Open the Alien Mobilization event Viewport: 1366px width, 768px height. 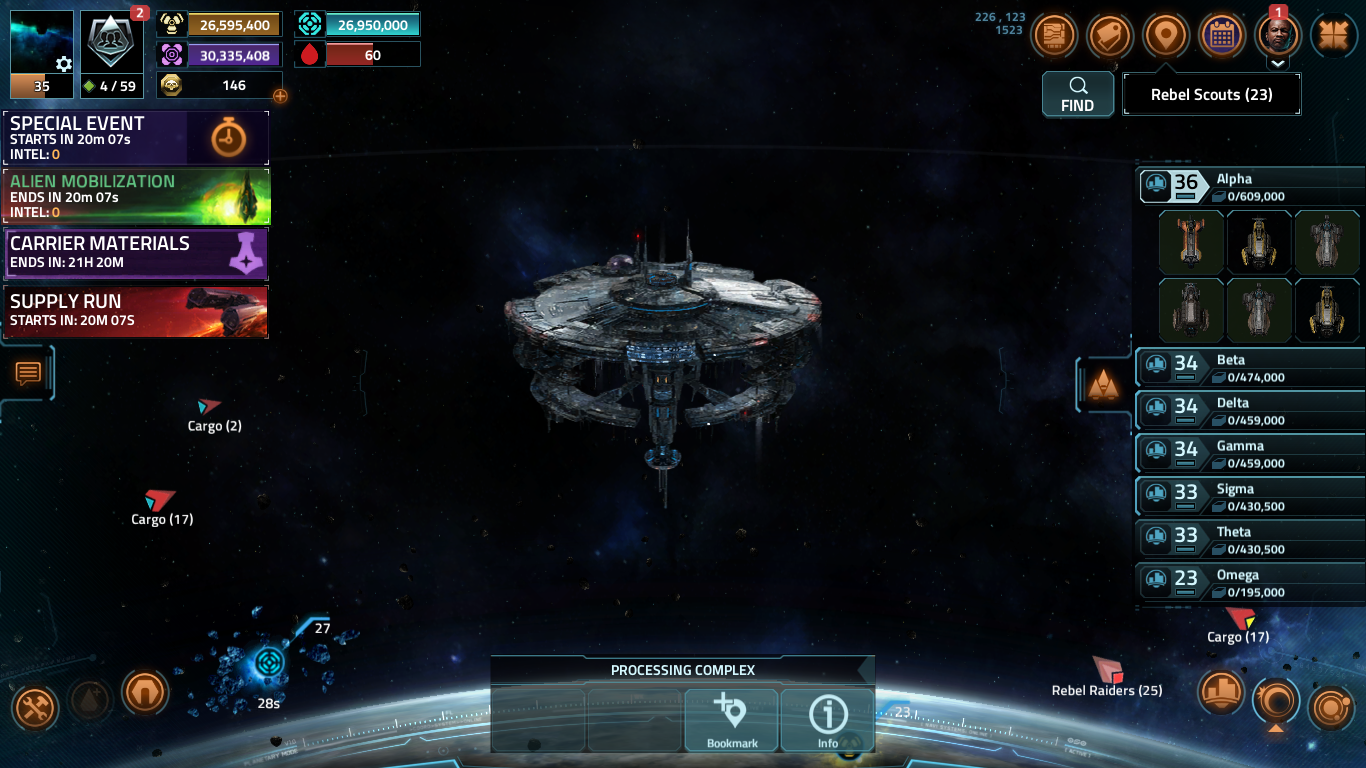(136, 195)
